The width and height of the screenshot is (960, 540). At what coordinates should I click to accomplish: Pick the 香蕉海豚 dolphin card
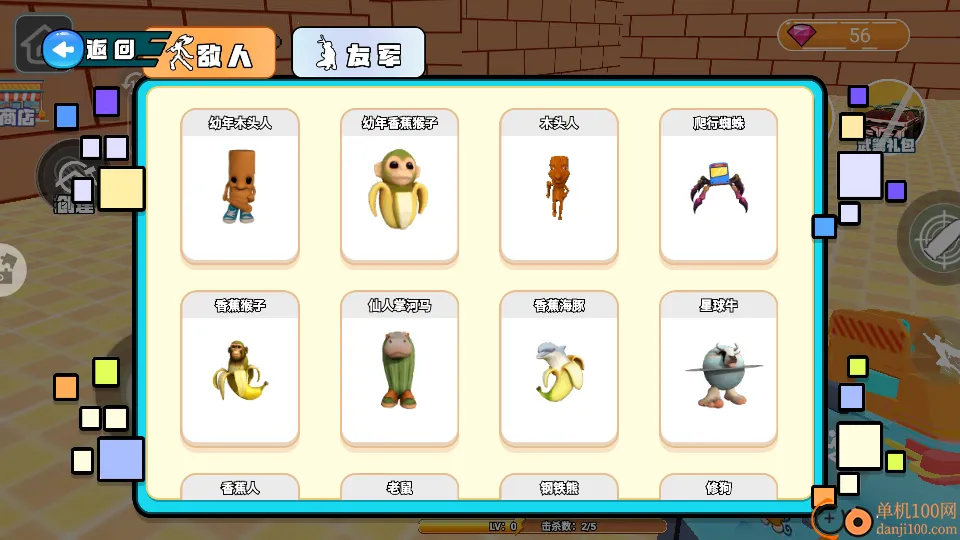point(559,369)
